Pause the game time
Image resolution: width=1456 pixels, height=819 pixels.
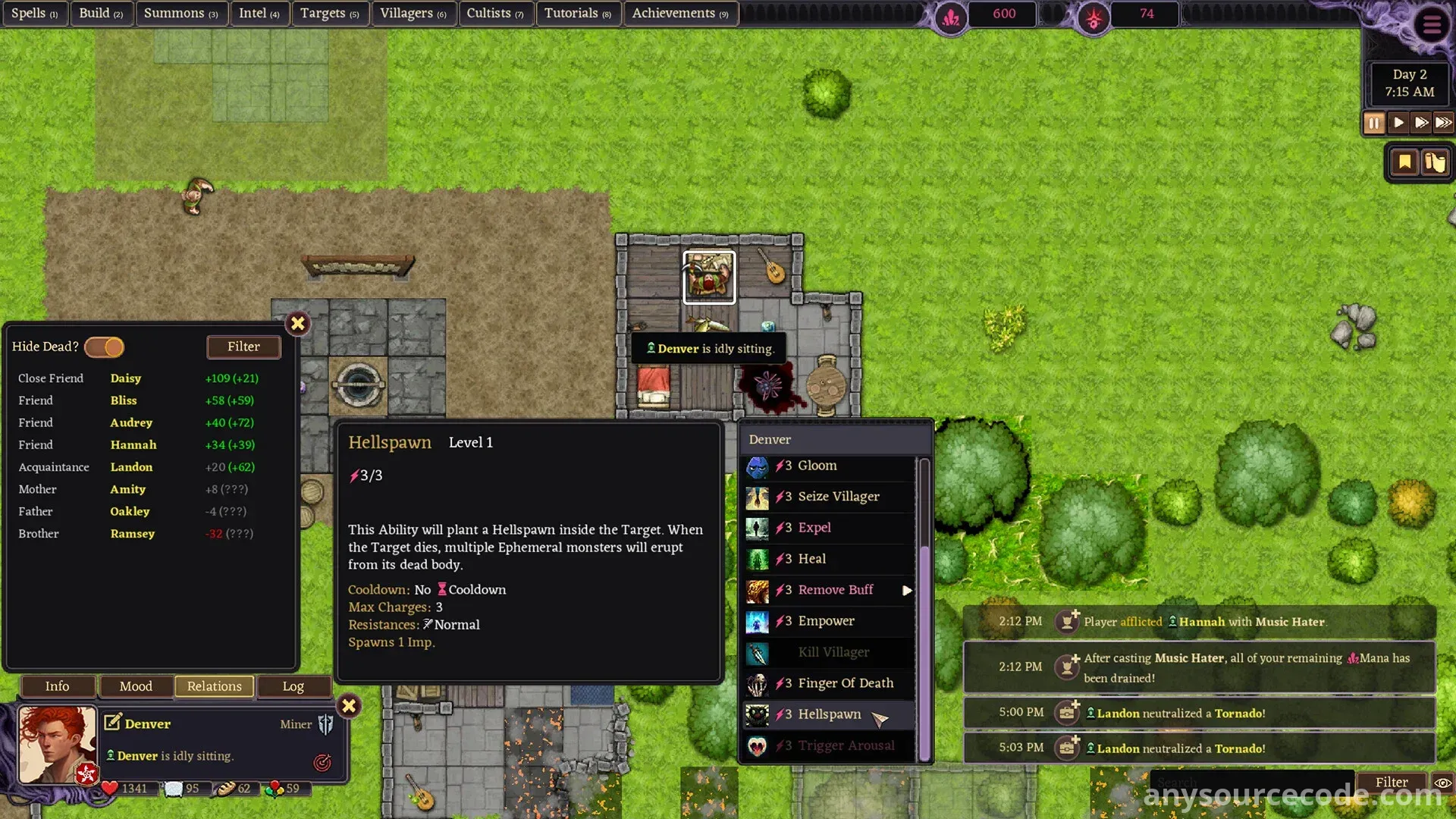pos(1374,123)
